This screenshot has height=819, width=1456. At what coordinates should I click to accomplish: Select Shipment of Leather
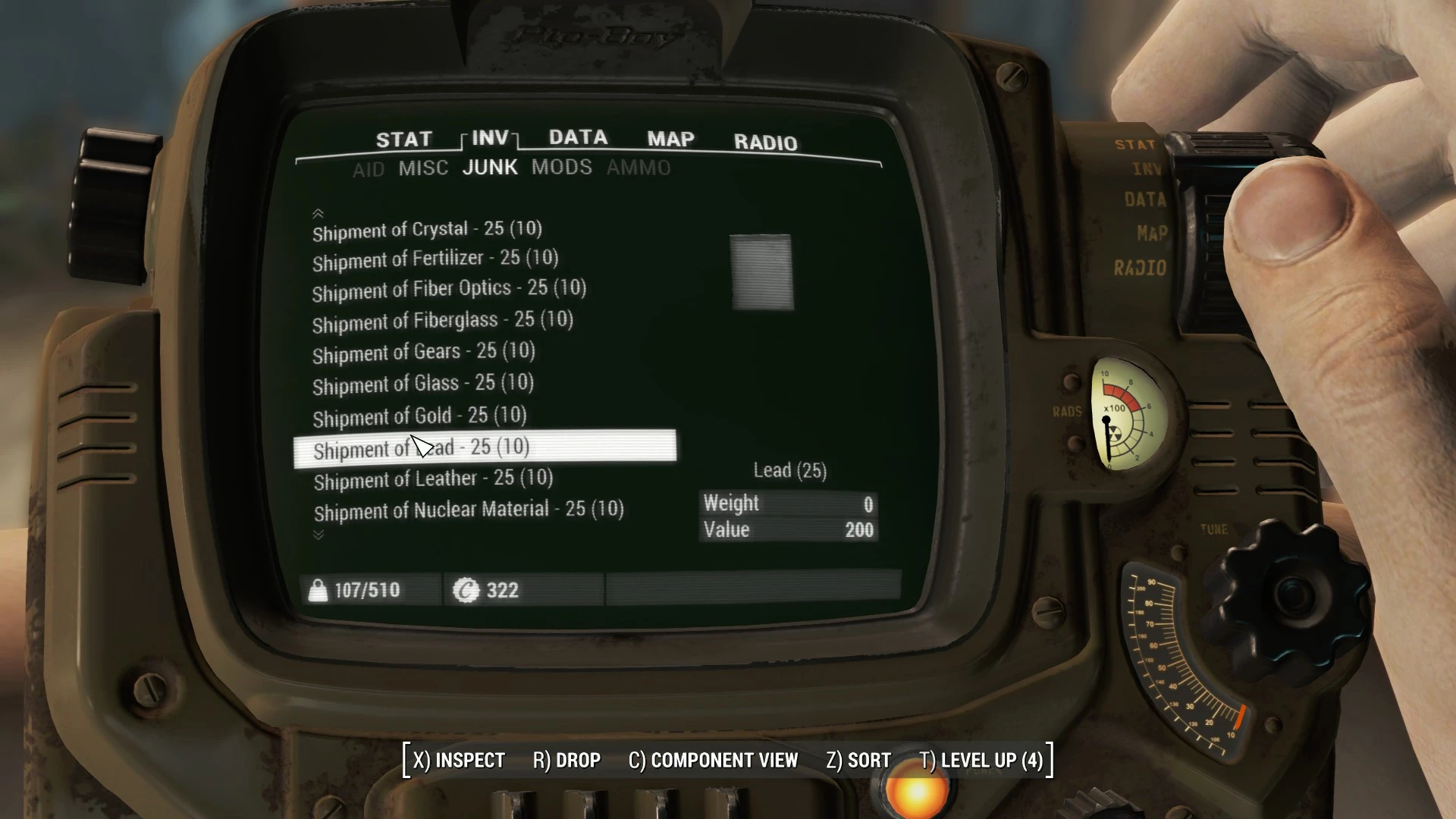pos(433,479)
